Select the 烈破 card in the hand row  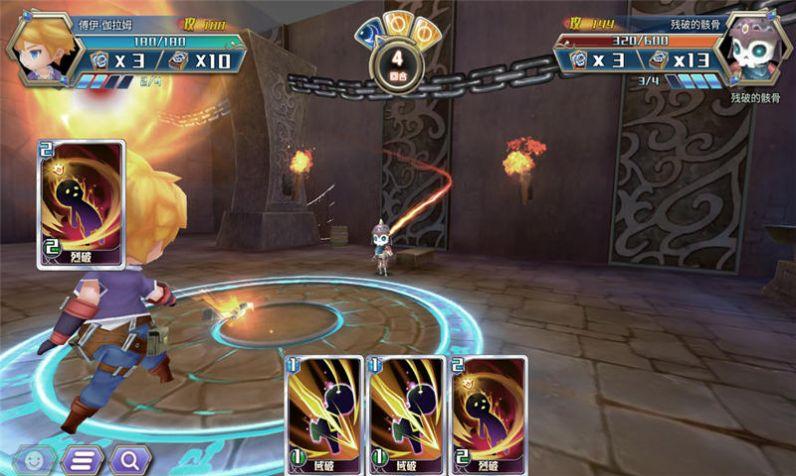[489, 414]
